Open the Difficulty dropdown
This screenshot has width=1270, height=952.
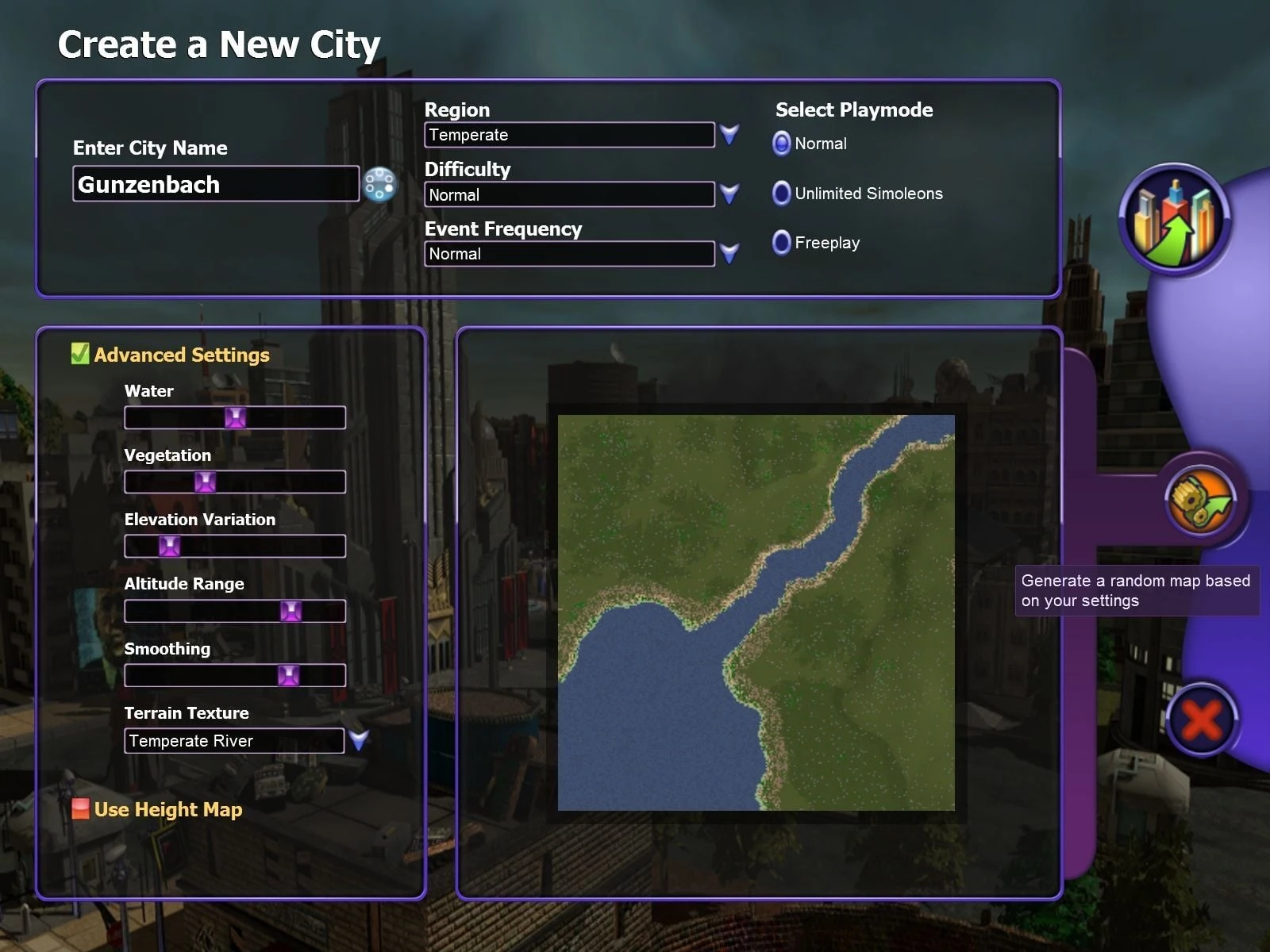729,194
